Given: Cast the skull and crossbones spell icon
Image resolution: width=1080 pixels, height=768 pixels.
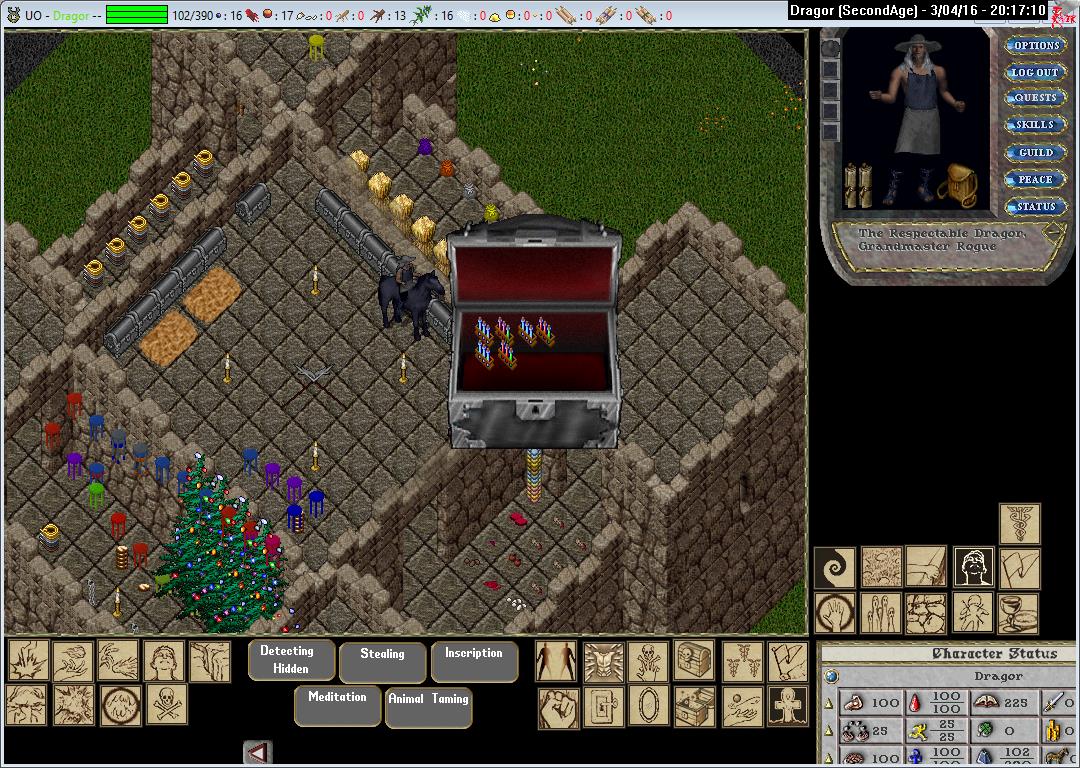Looking at the screenshot, I should tap(167, 704).
